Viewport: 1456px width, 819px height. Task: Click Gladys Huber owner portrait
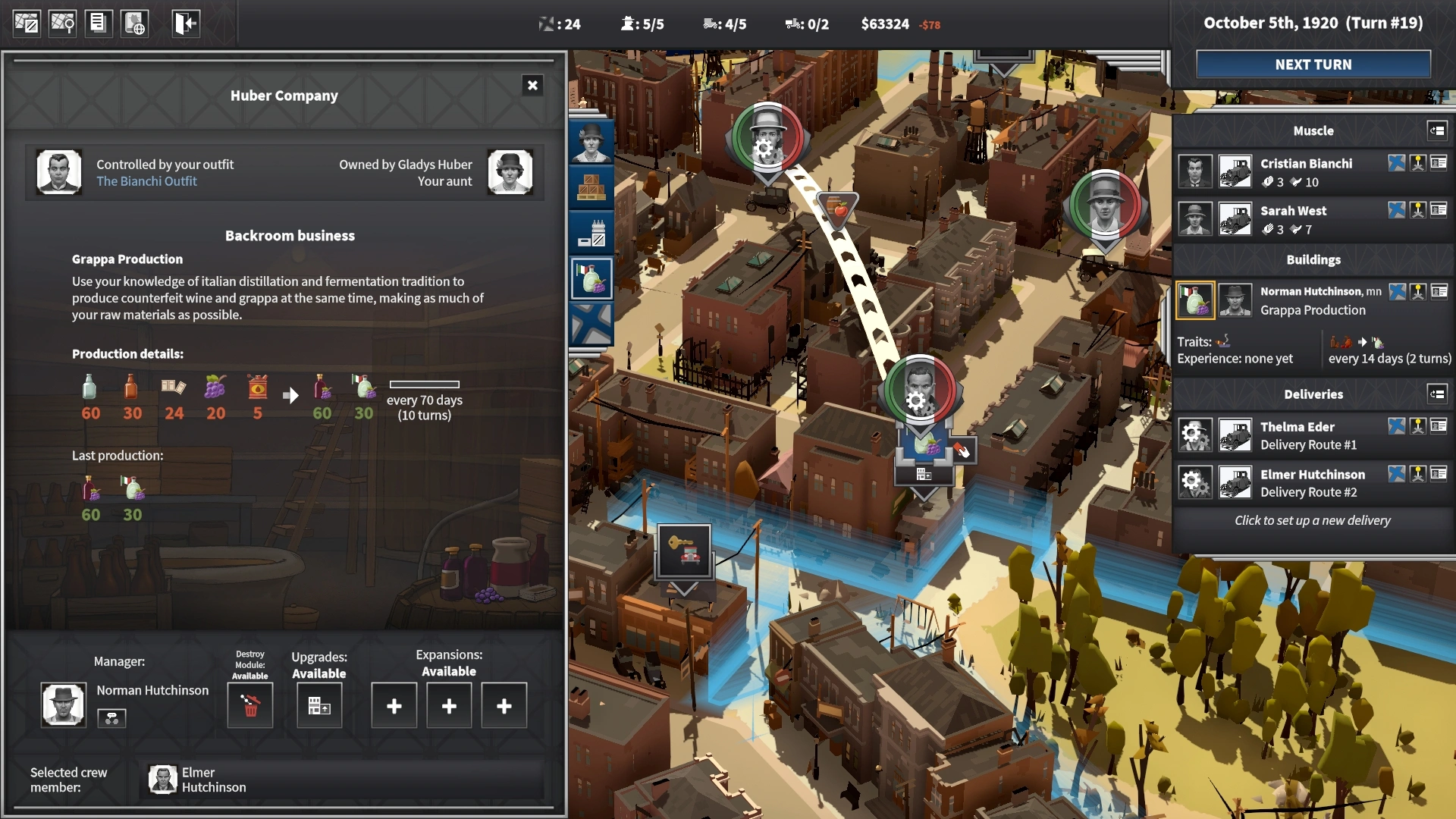510,172
